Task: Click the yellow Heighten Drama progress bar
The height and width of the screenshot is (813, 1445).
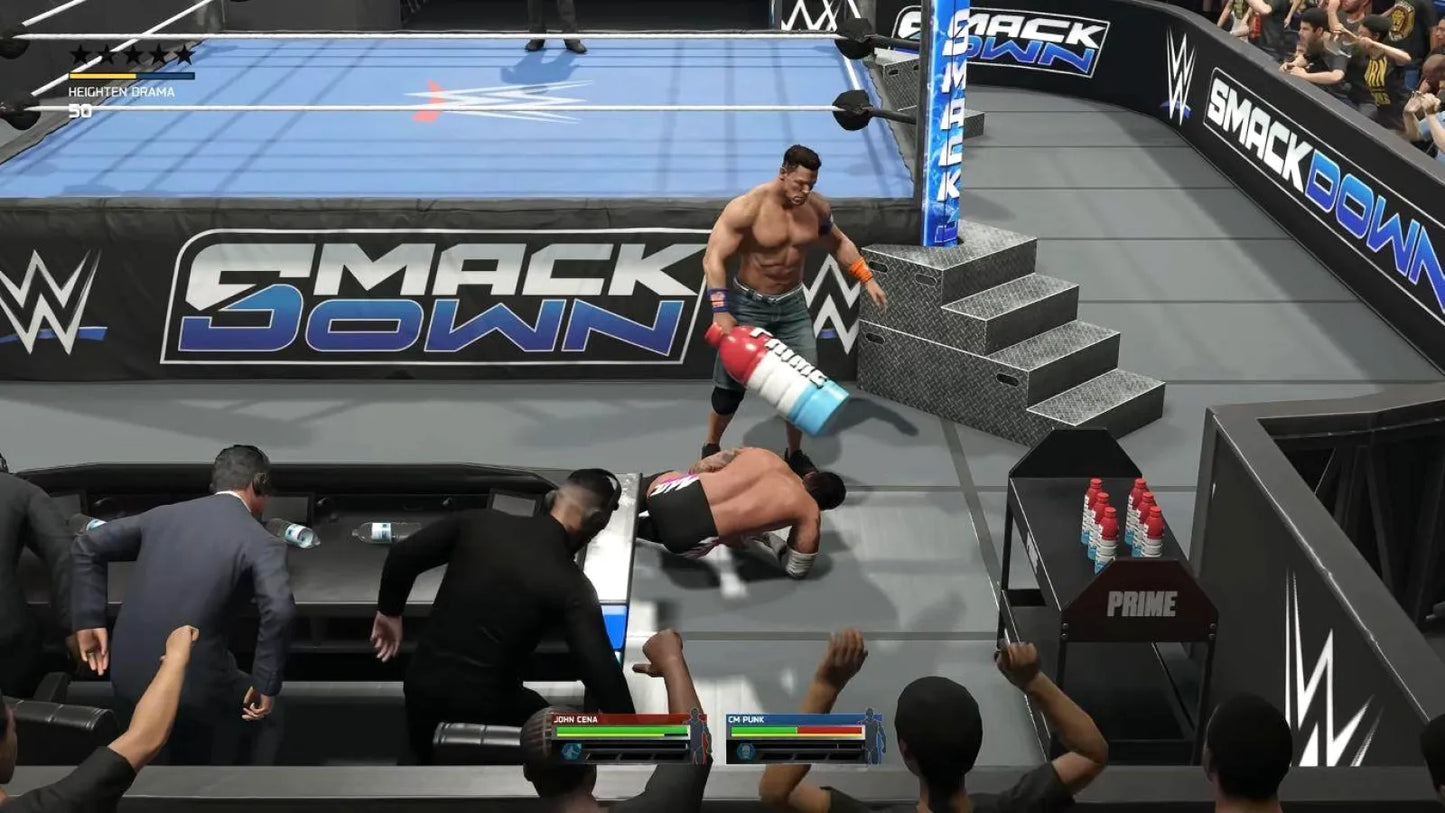Action: 101,76
